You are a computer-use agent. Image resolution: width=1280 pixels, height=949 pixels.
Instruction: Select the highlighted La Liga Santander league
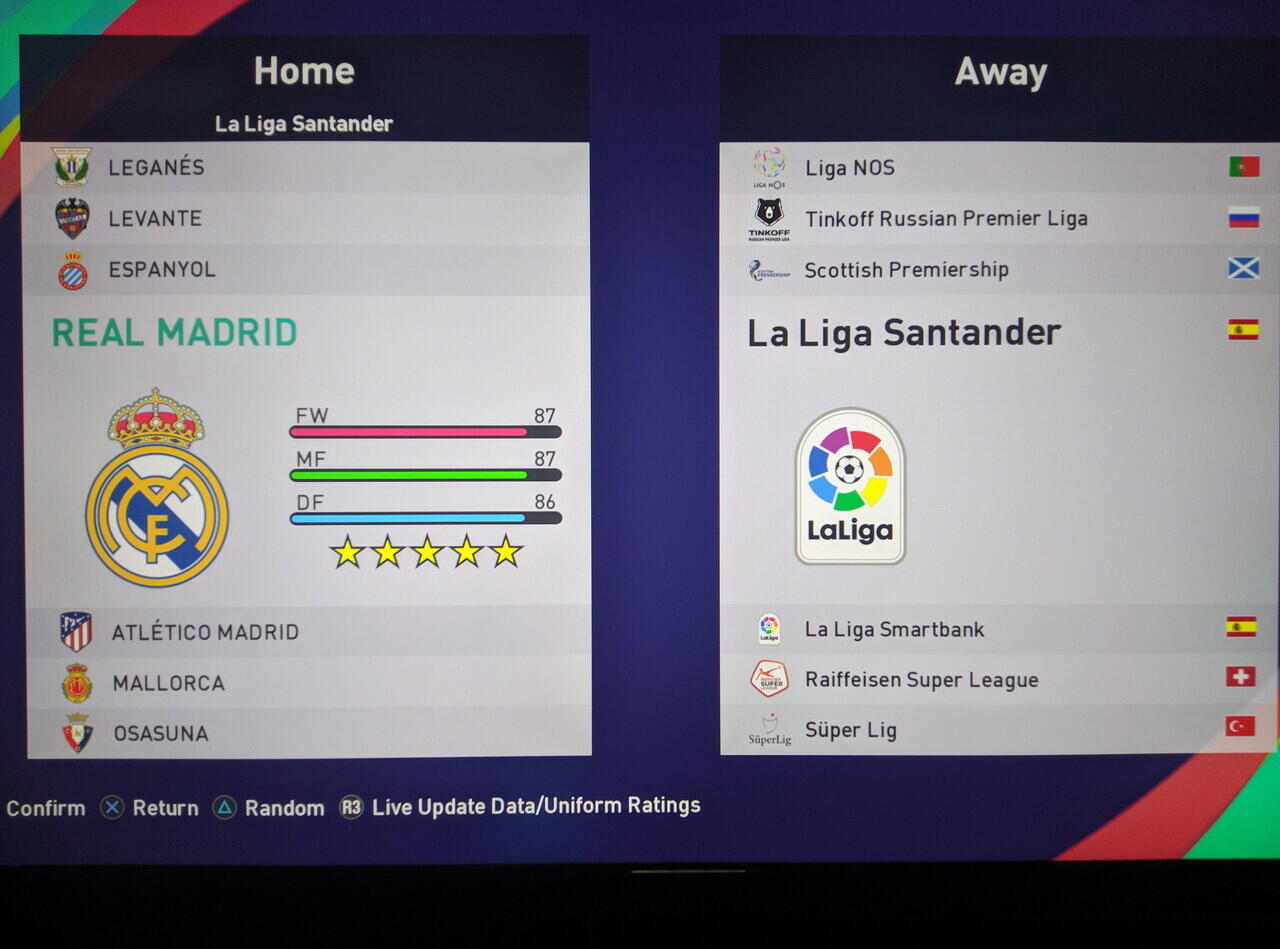[903, 333]
